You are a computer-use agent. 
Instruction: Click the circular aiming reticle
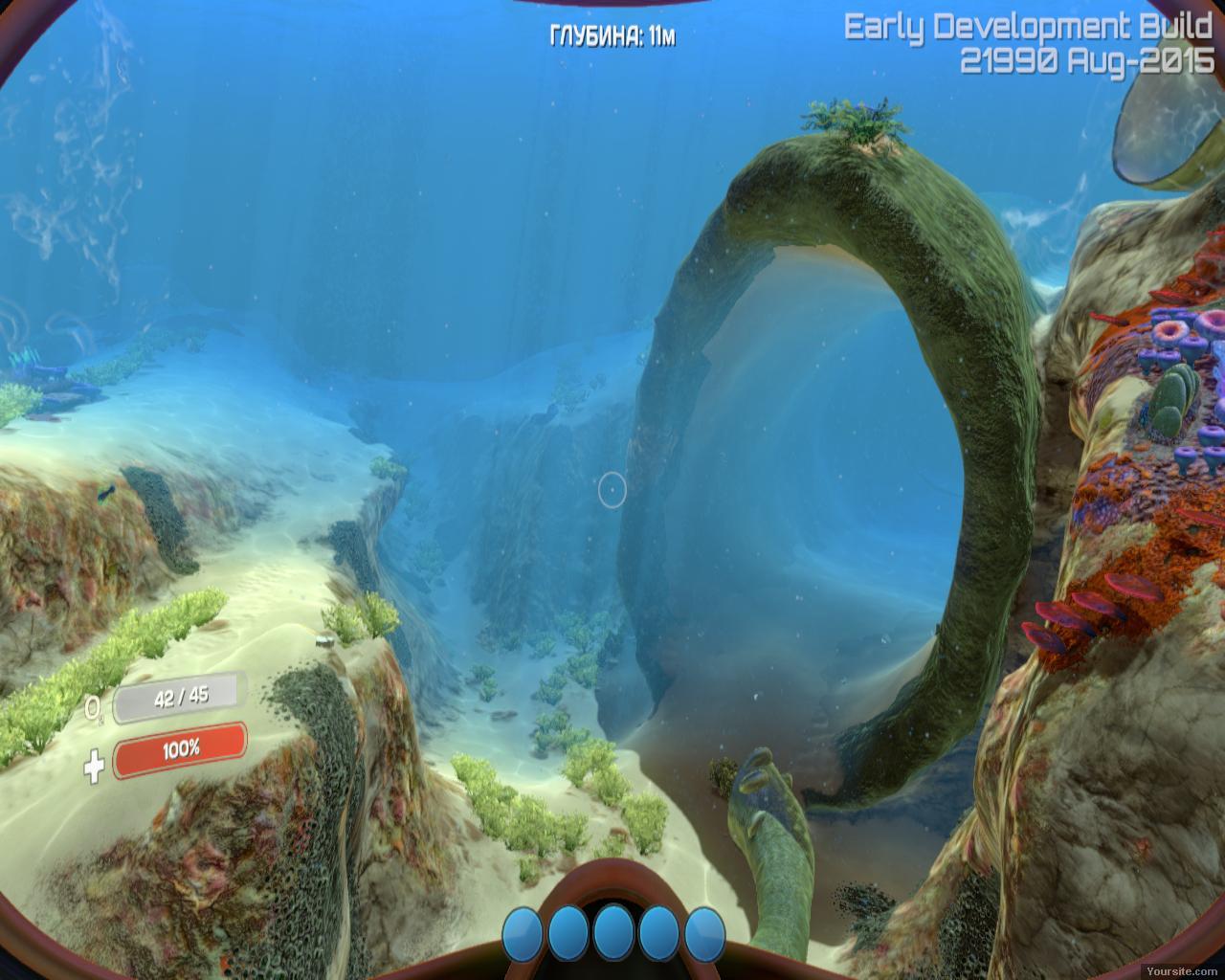(x=611, y=491)
